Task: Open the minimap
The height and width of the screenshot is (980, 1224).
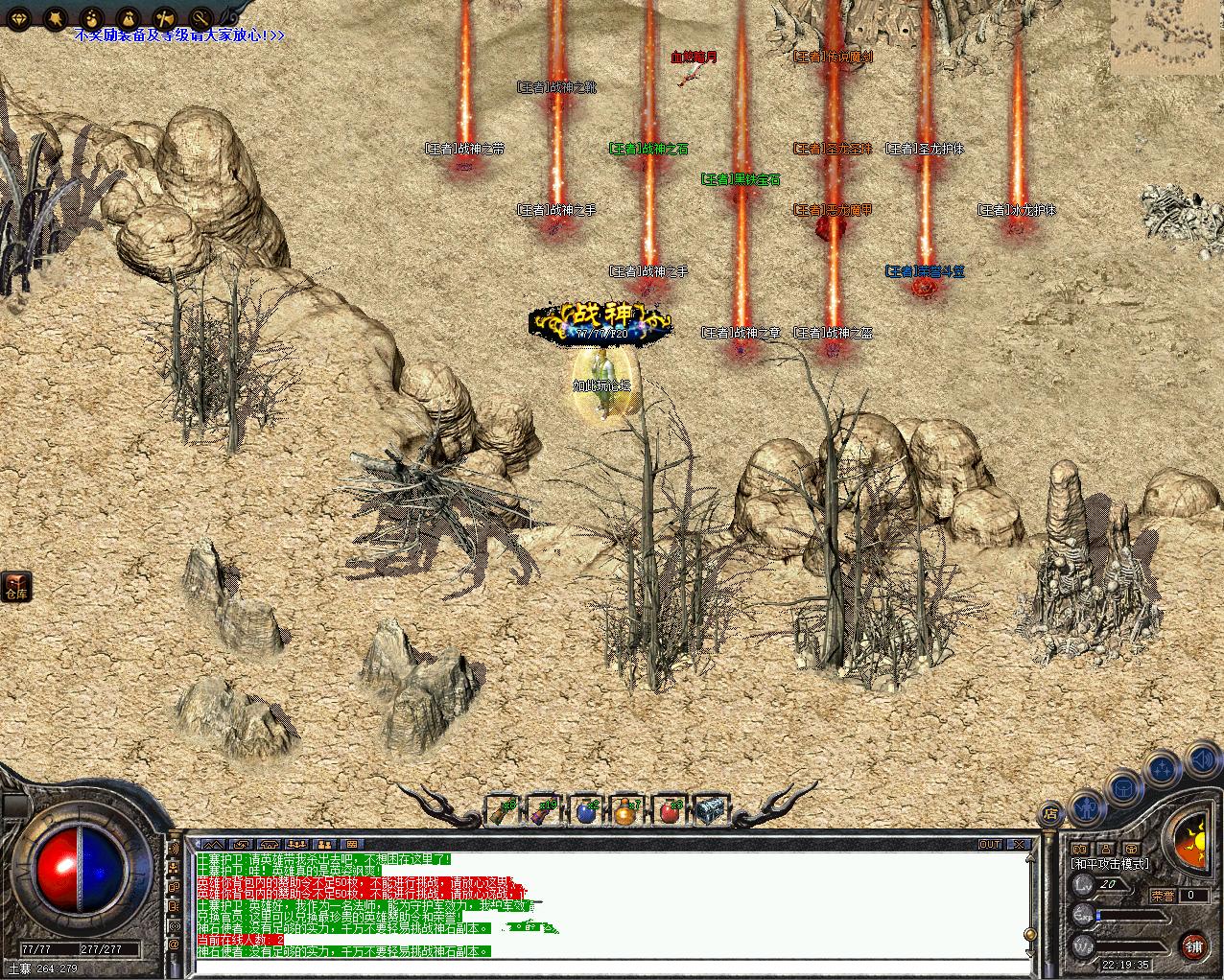Action: click(x=1166, y=35)
